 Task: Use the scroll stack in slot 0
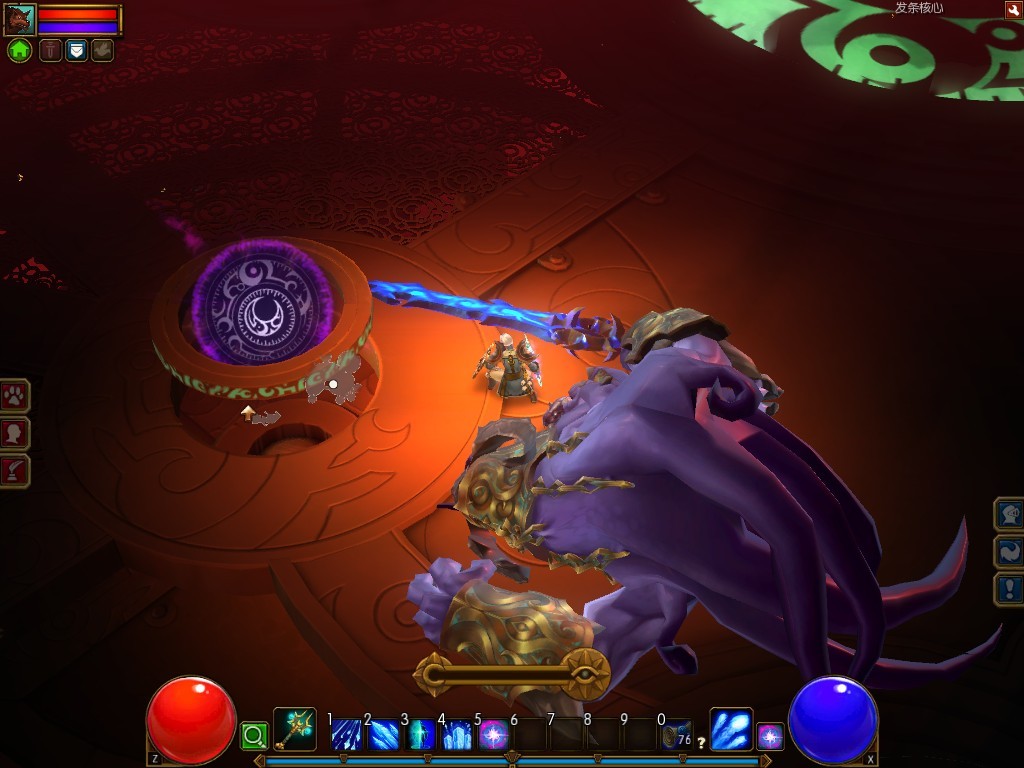677,735
